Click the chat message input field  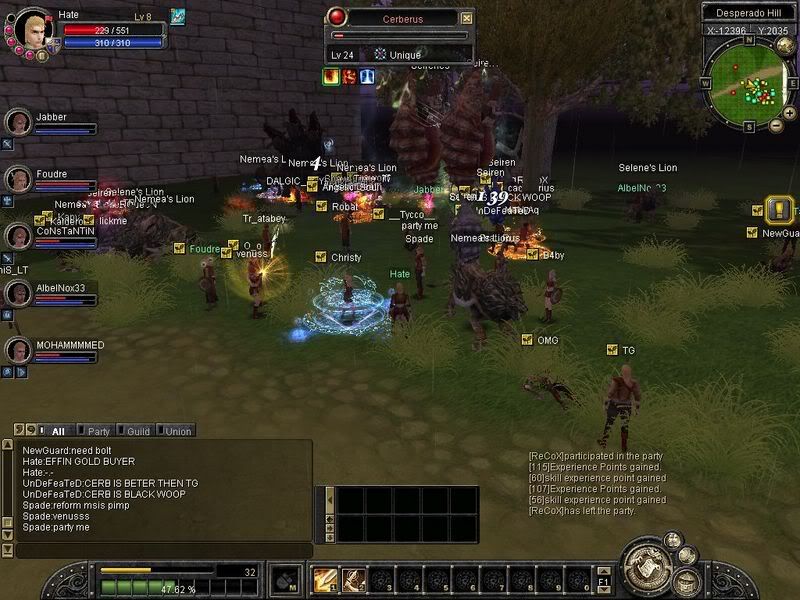pyautogui.click(x=160, y=550)
